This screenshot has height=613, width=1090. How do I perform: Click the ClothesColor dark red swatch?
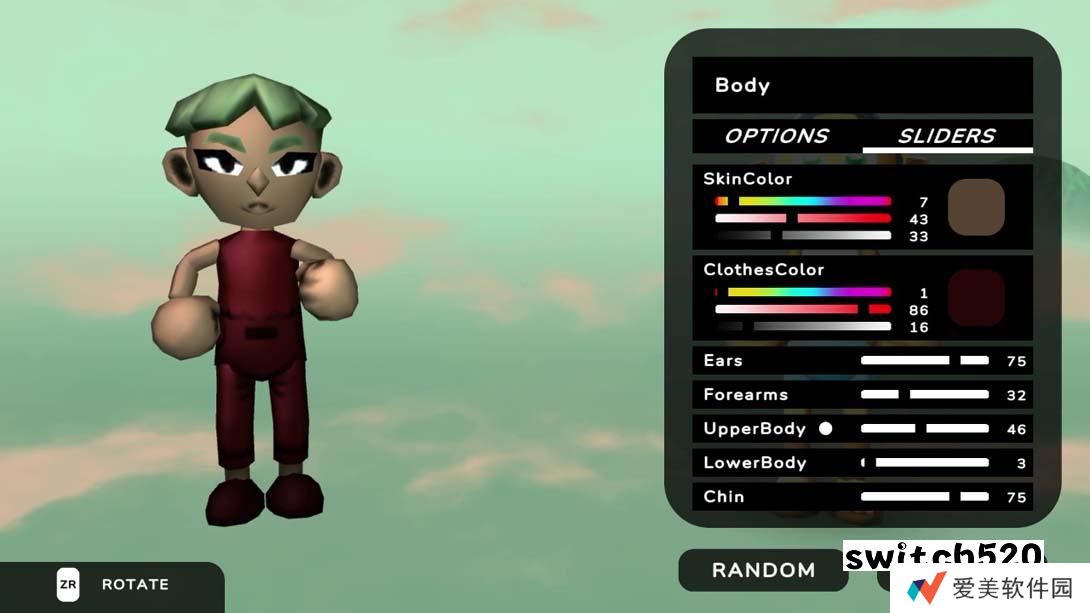(975, 297)
